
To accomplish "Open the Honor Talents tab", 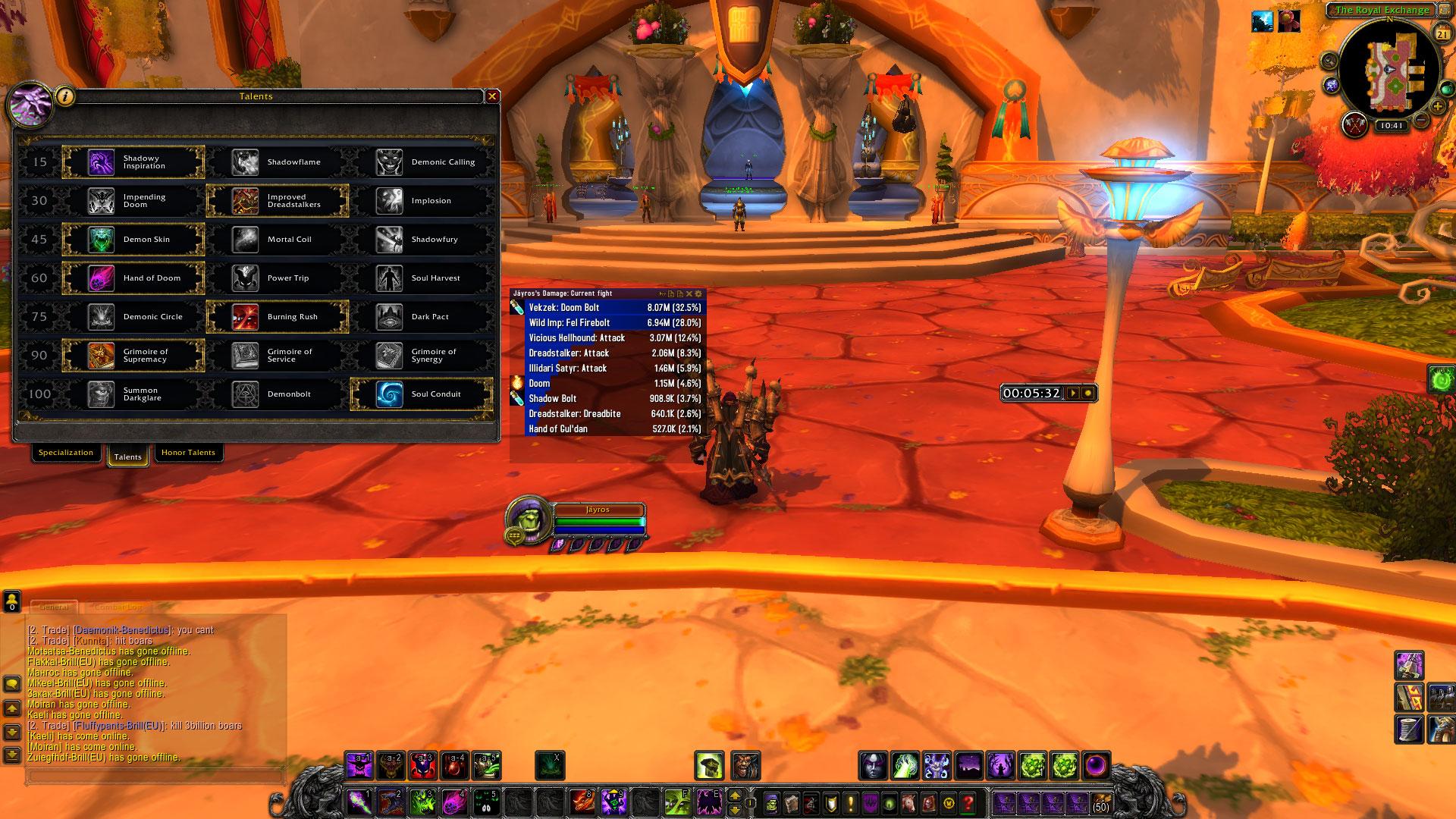I will [188, 453].
